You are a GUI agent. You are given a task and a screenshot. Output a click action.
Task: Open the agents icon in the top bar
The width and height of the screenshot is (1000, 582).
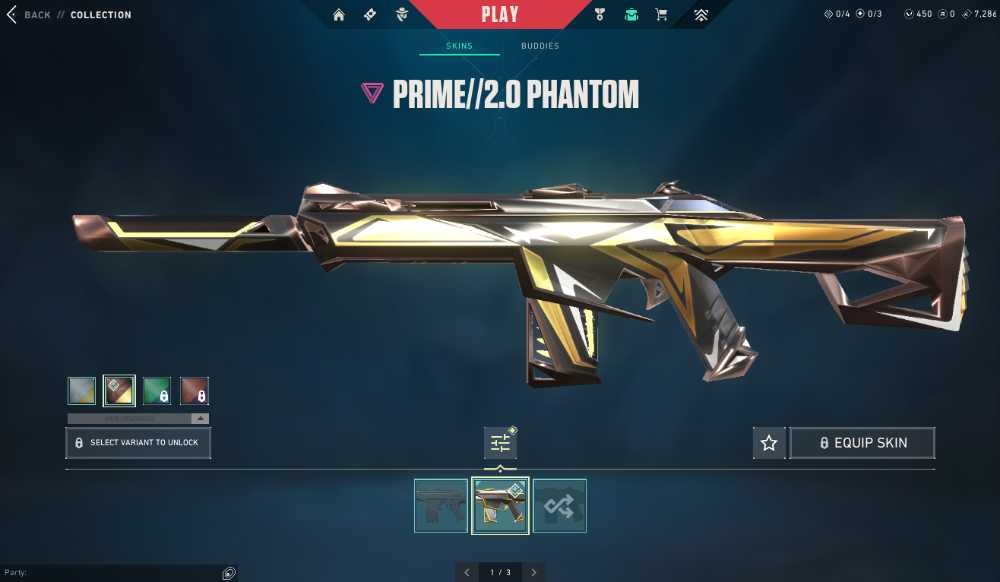click(401, 15)
